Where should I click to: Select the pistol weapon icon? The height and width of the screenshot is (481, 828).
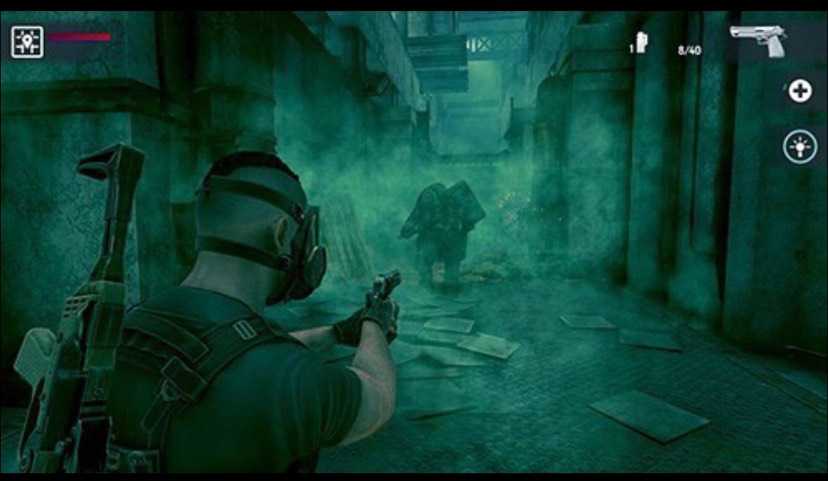point(758,41)
